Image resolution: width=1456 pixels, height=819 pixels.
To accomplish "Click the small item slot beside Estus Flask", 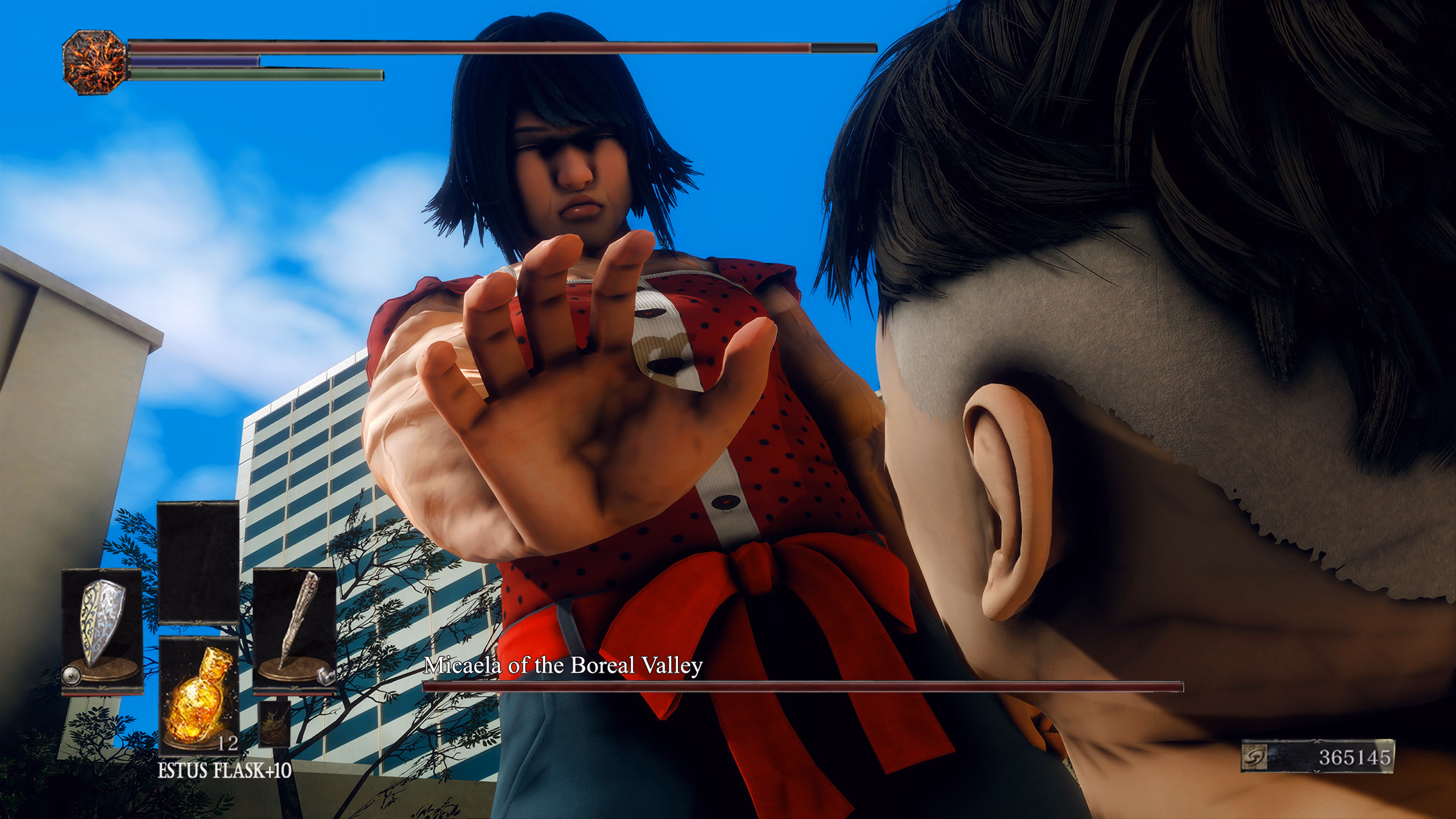I will [275, 723].
